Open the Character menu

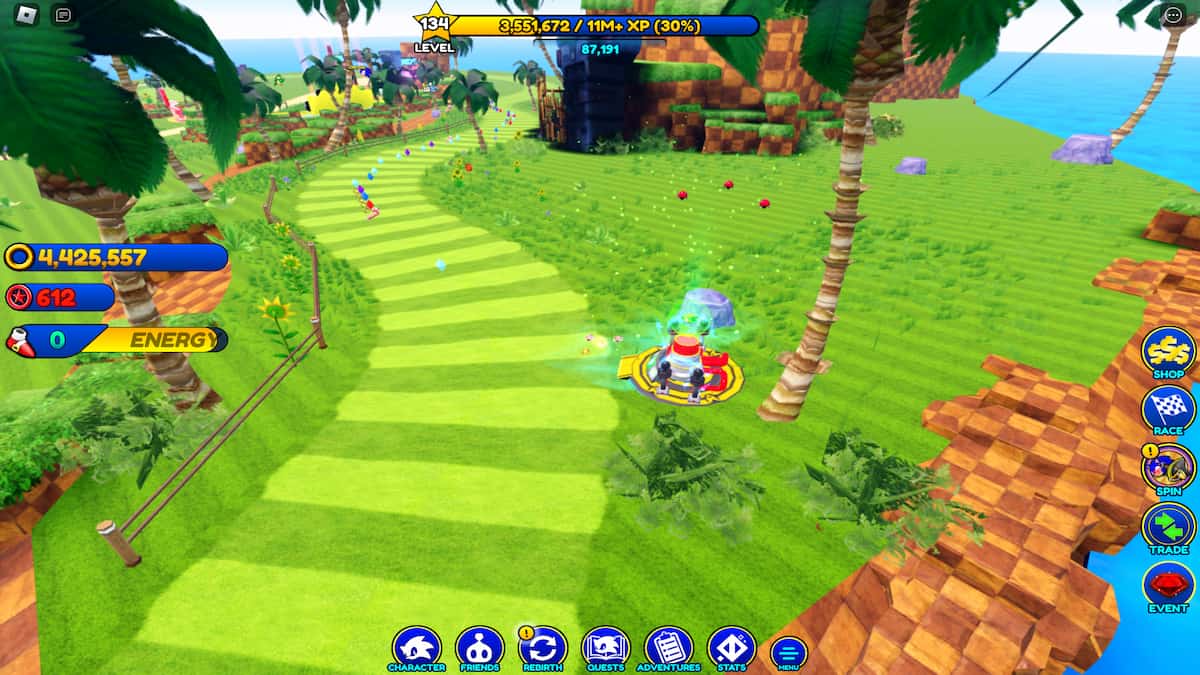(x=416, y=648)
